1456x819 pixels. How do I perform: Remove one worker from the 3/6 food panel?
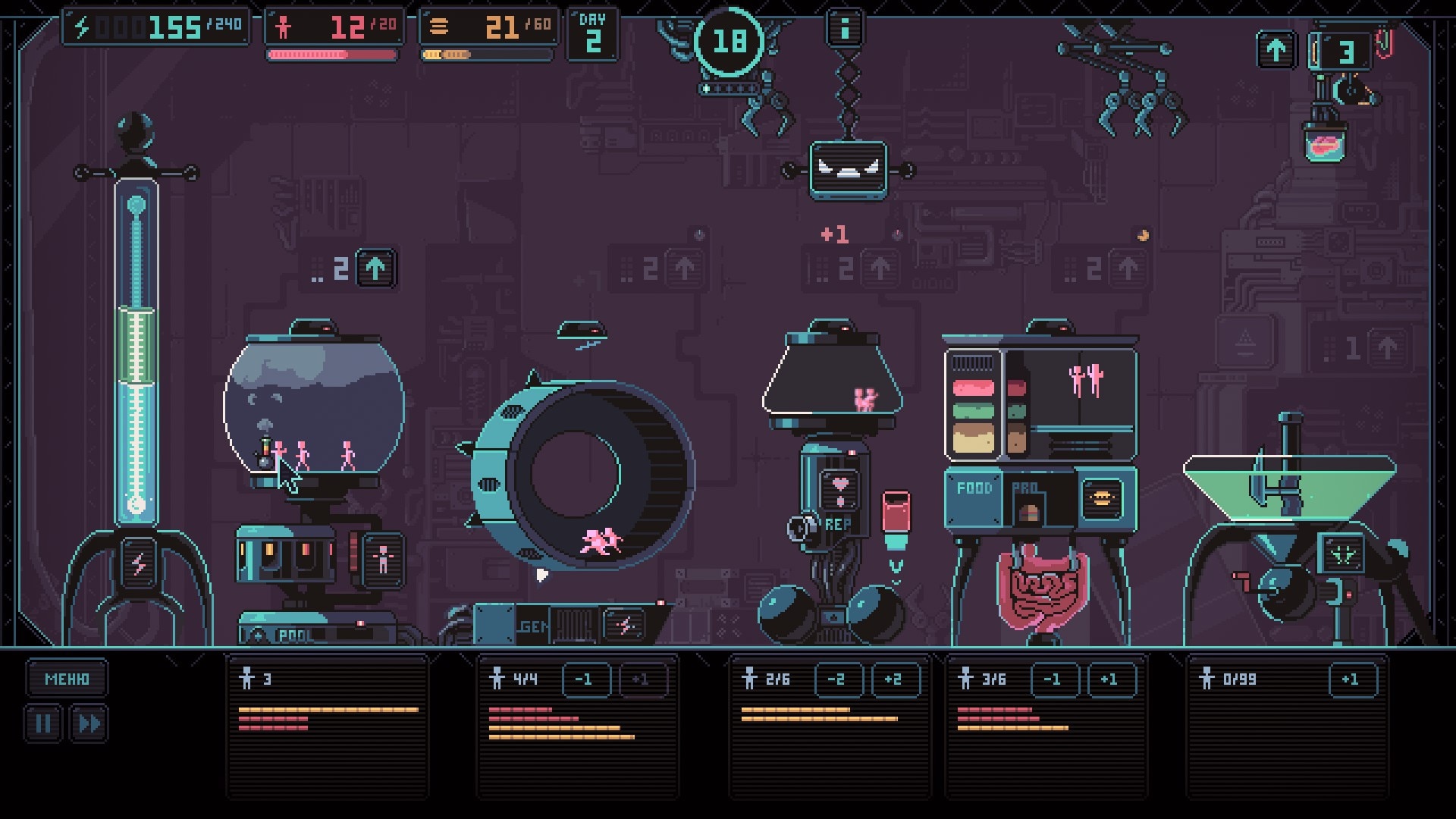click(1053, 679)
